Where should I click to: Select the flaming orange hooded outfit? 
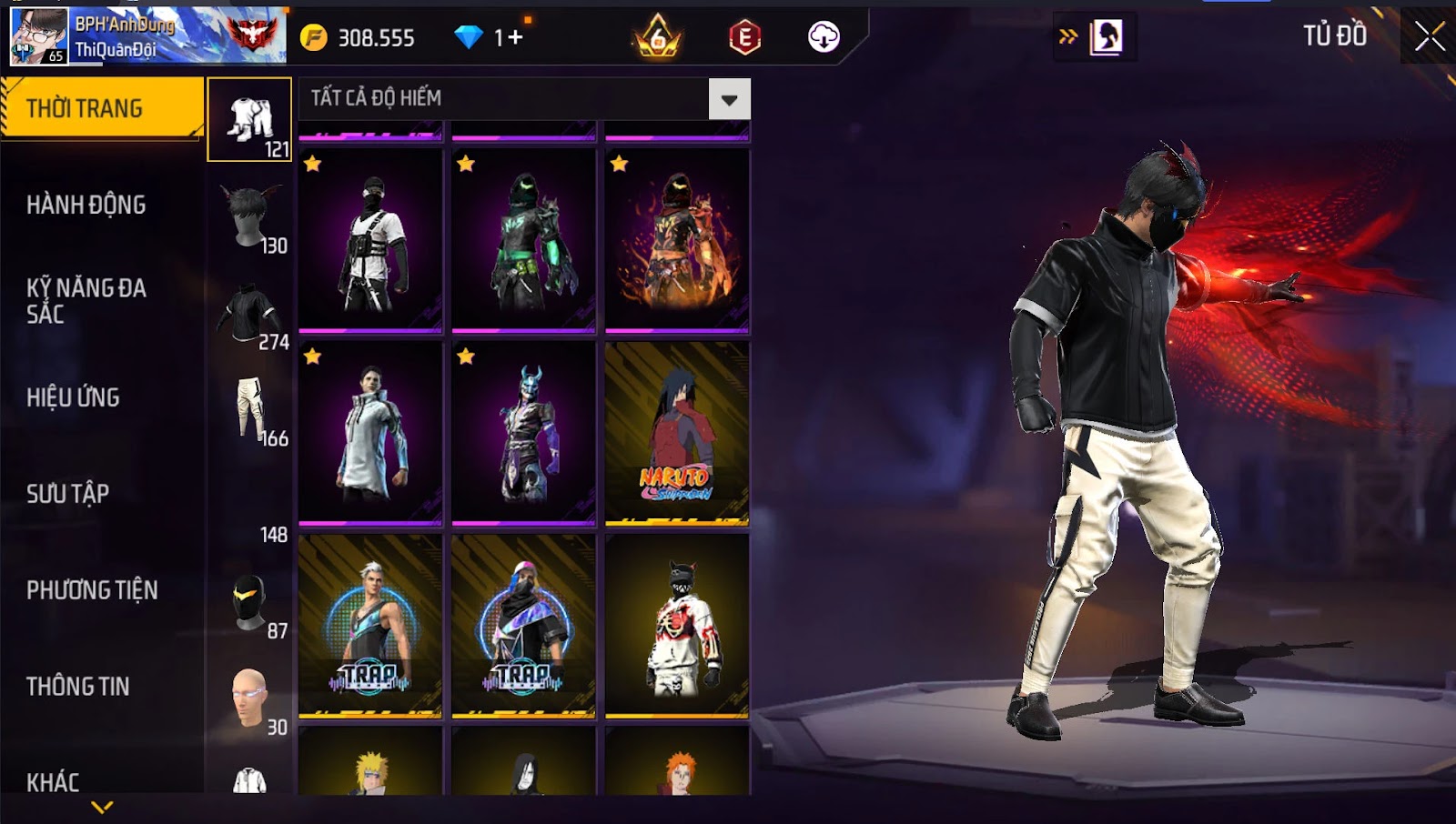[677, 240]
